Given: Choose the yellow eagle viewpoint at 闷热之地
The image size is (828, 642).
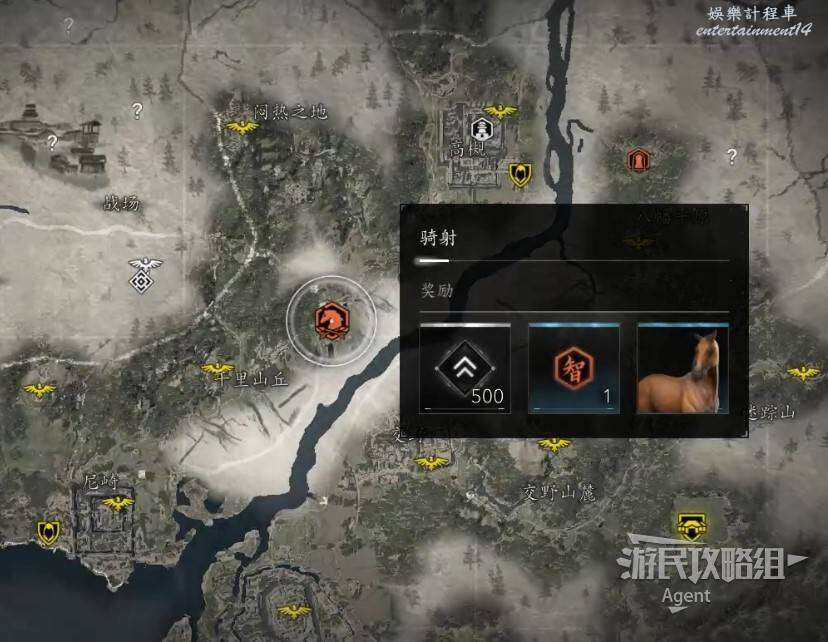Looking at the screenshot, I should click(x=242, y=128).
